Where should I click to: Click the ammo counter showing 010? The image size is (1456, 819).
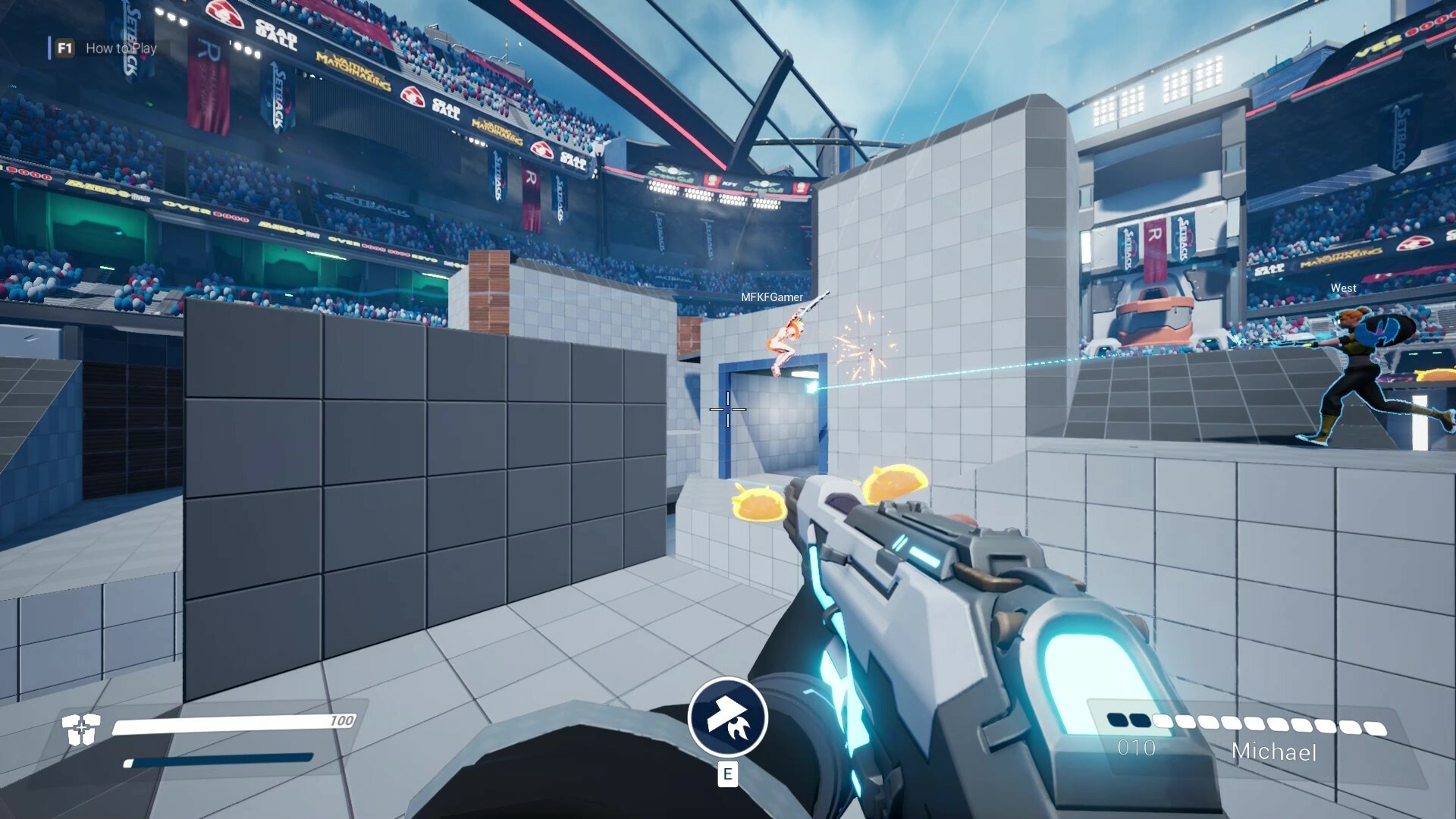click(x=1134, y=747)
